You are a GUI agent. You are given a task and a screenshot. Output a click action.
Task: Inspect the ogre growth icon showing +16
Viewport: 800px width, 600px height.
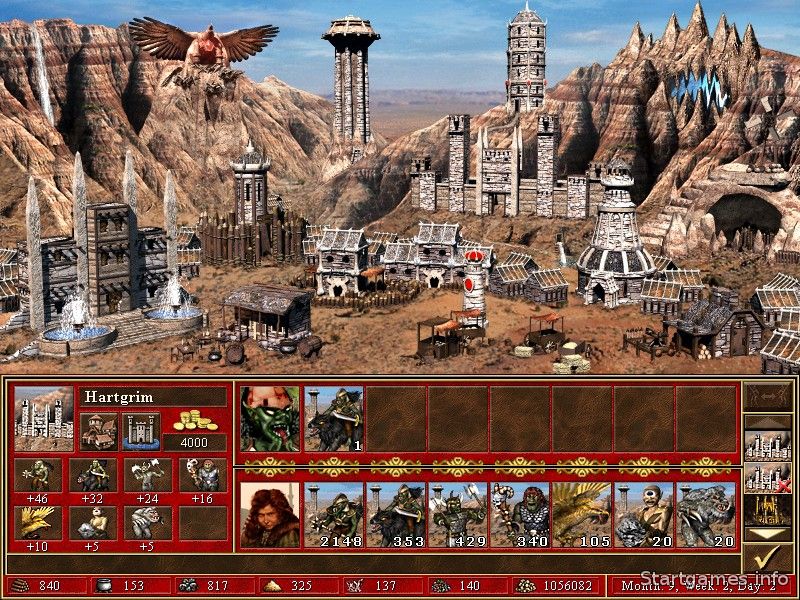tap(203, 474)
